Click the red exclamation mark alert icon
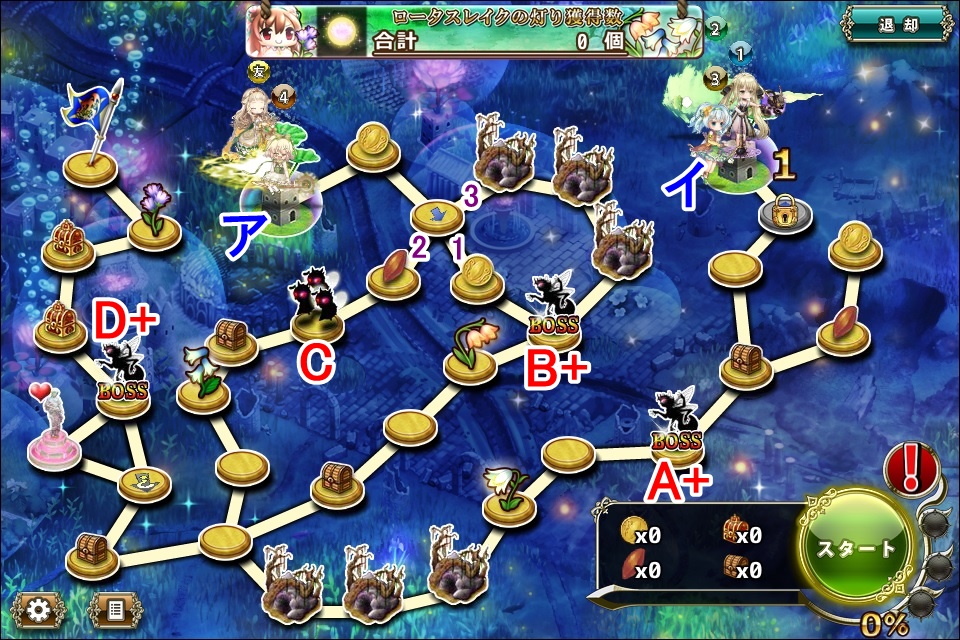 pos(911,468)
